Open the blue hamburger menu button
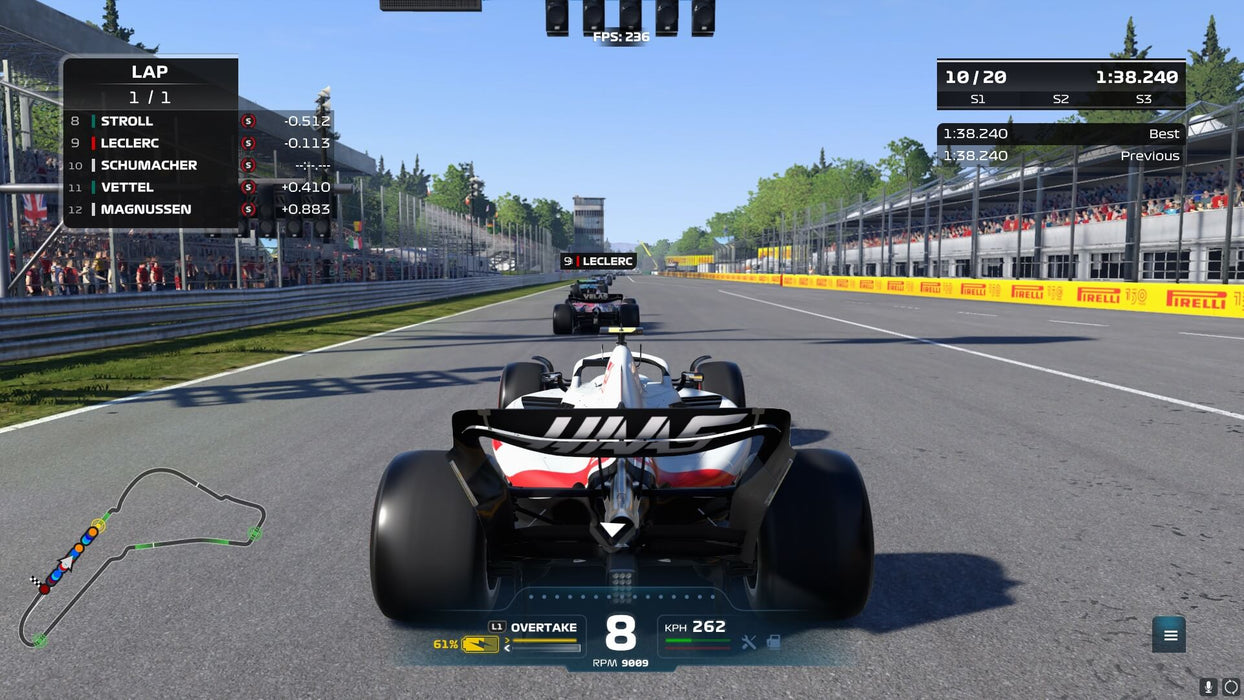Viewport: 1244px width, 700px height. tap(1169, 634)
